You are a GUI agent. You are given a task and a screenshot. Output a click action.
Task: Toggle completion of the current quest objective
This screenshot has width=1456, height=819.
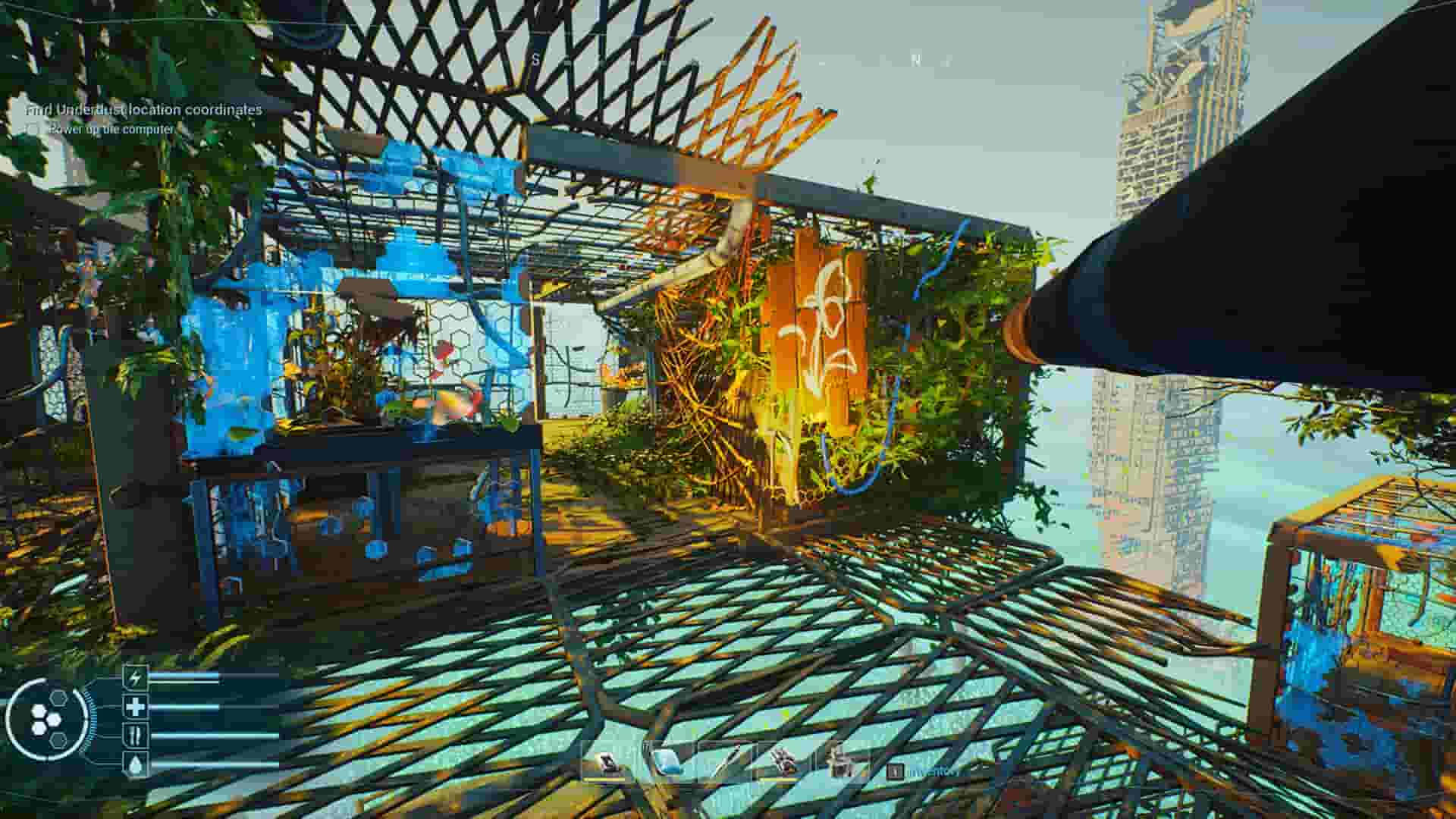(34, 130)
